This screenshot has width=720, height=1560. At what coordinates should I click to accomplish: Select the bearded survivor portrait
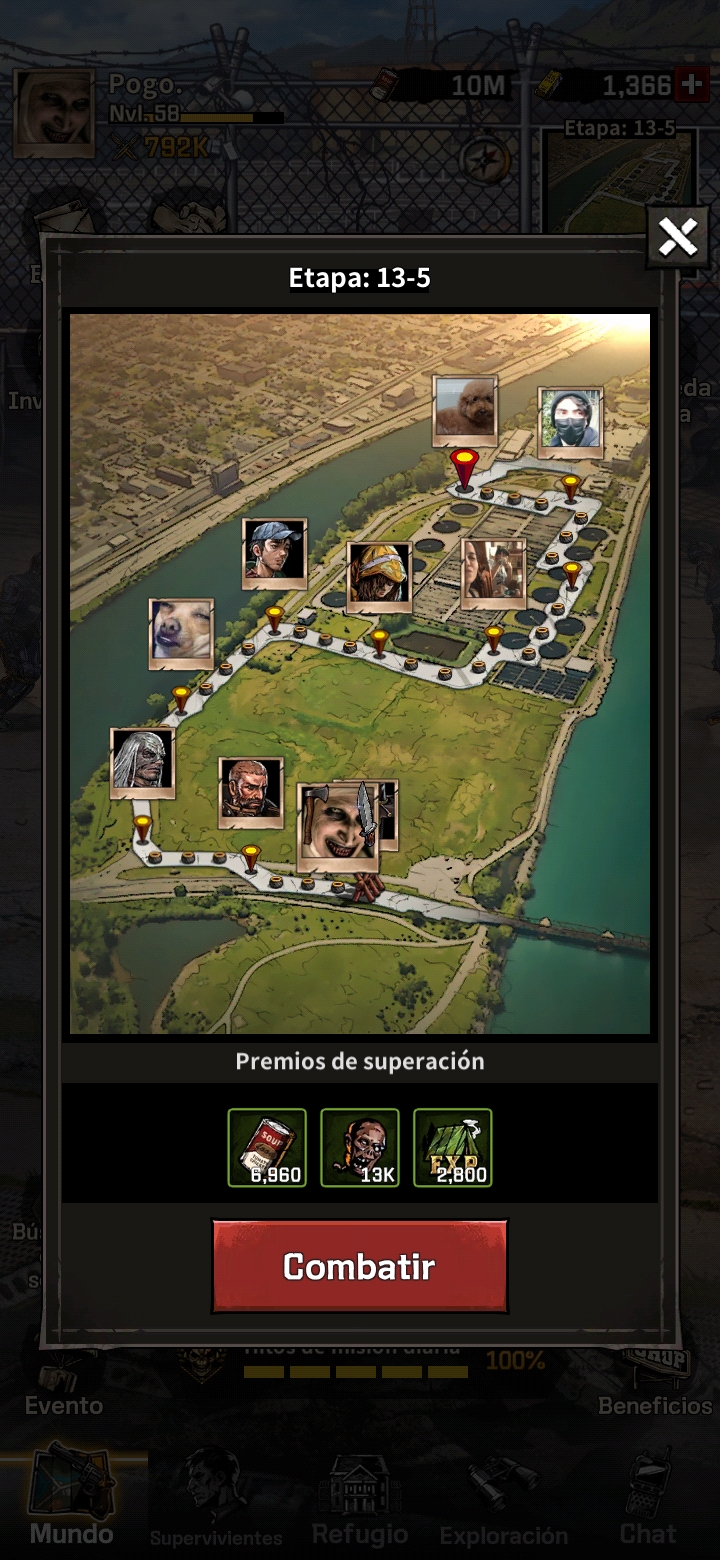251,791
